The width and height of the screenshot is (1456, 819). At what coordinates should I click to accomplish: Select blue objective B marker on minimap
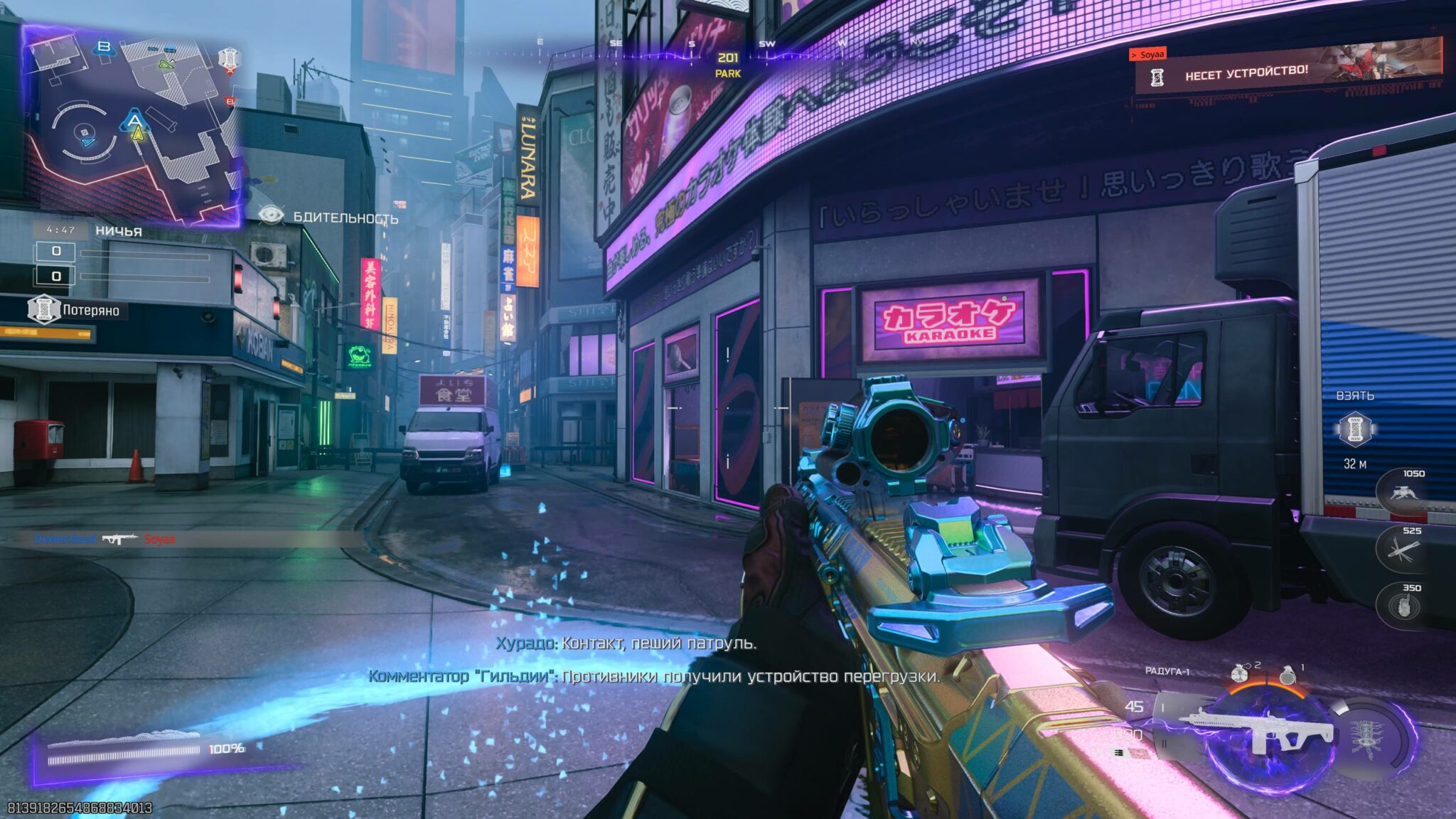(x=104, y=48)
